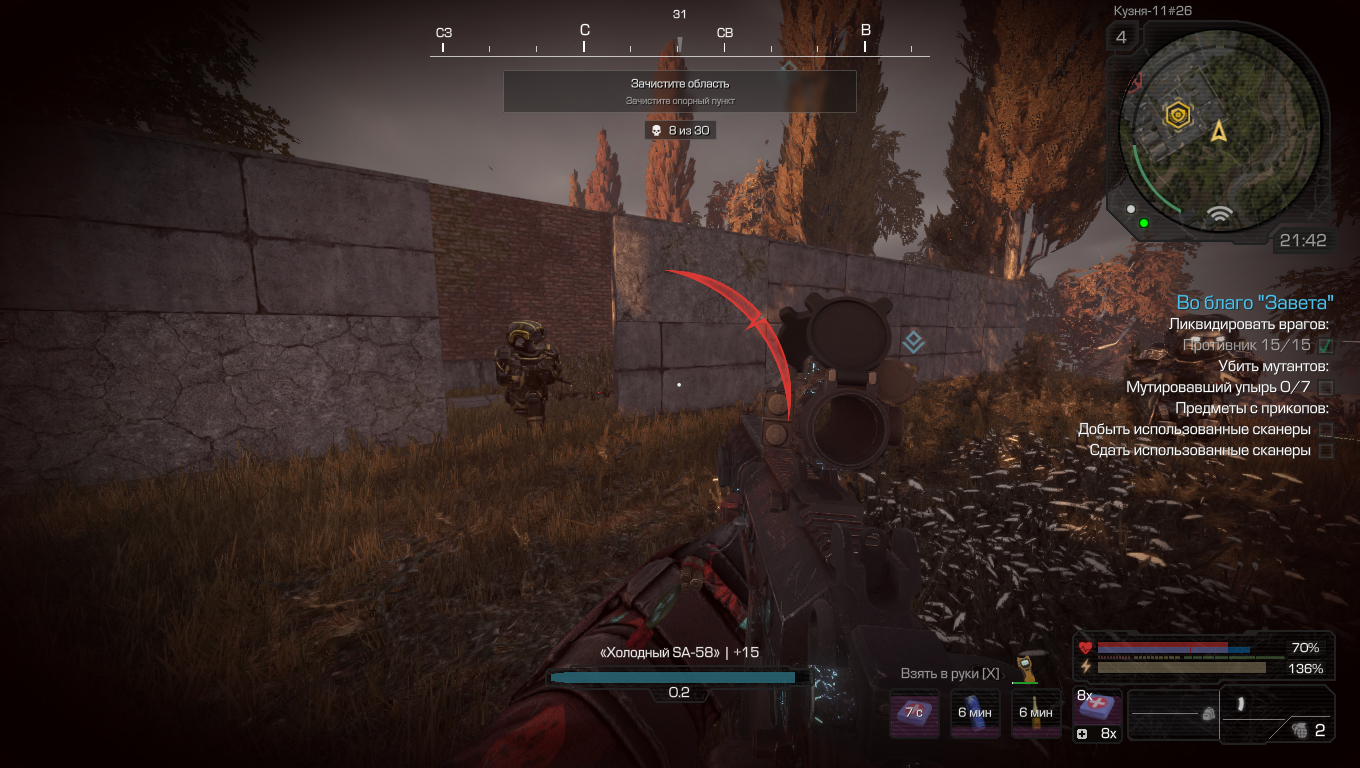1360x768 pixels.
Task: Select the yellow stronghold marker on minimap
Action: pos(1180,115)
